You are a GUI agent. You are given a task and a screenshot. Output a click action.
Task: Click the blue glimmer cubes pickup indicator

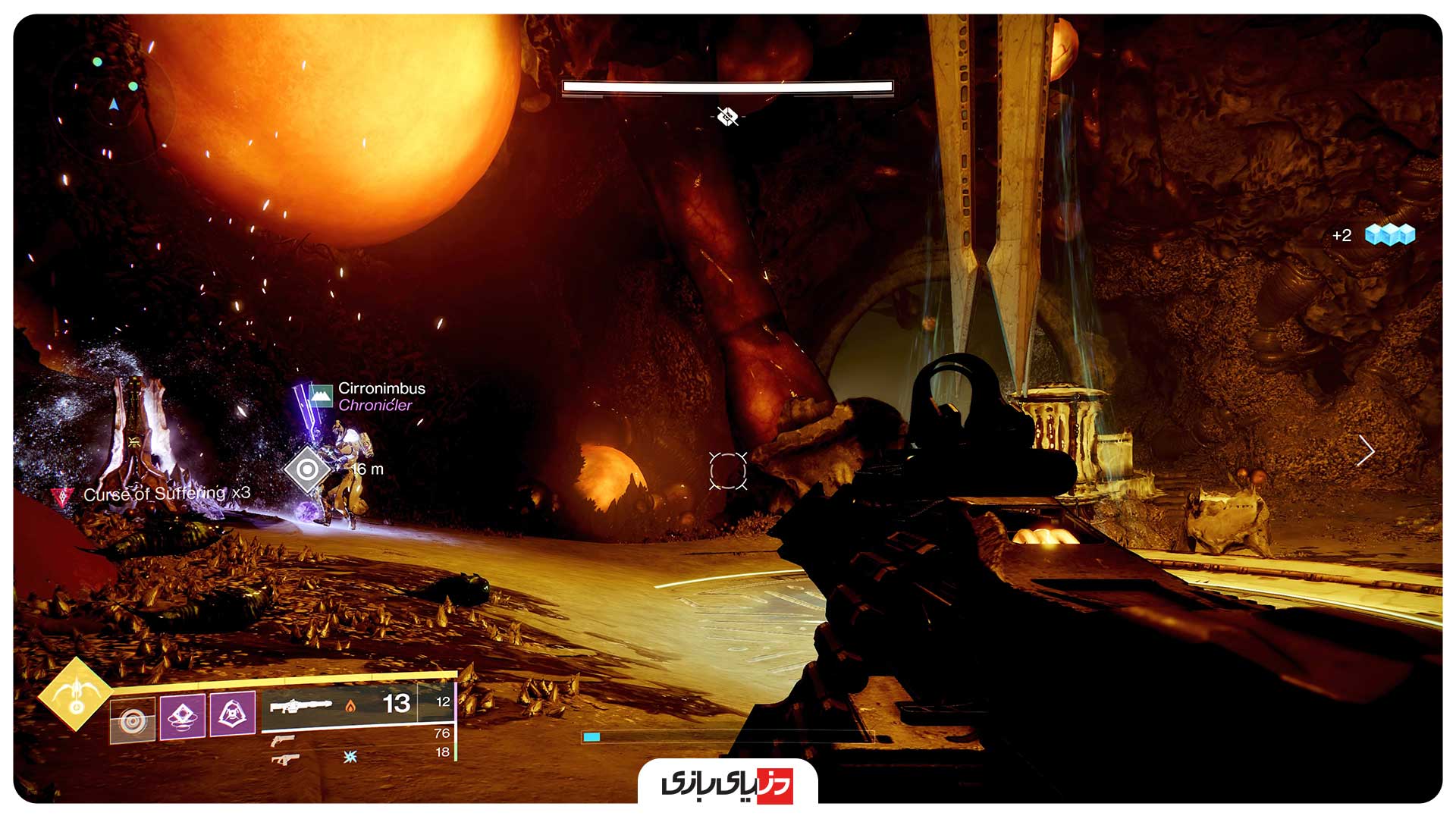(1392, 236)
